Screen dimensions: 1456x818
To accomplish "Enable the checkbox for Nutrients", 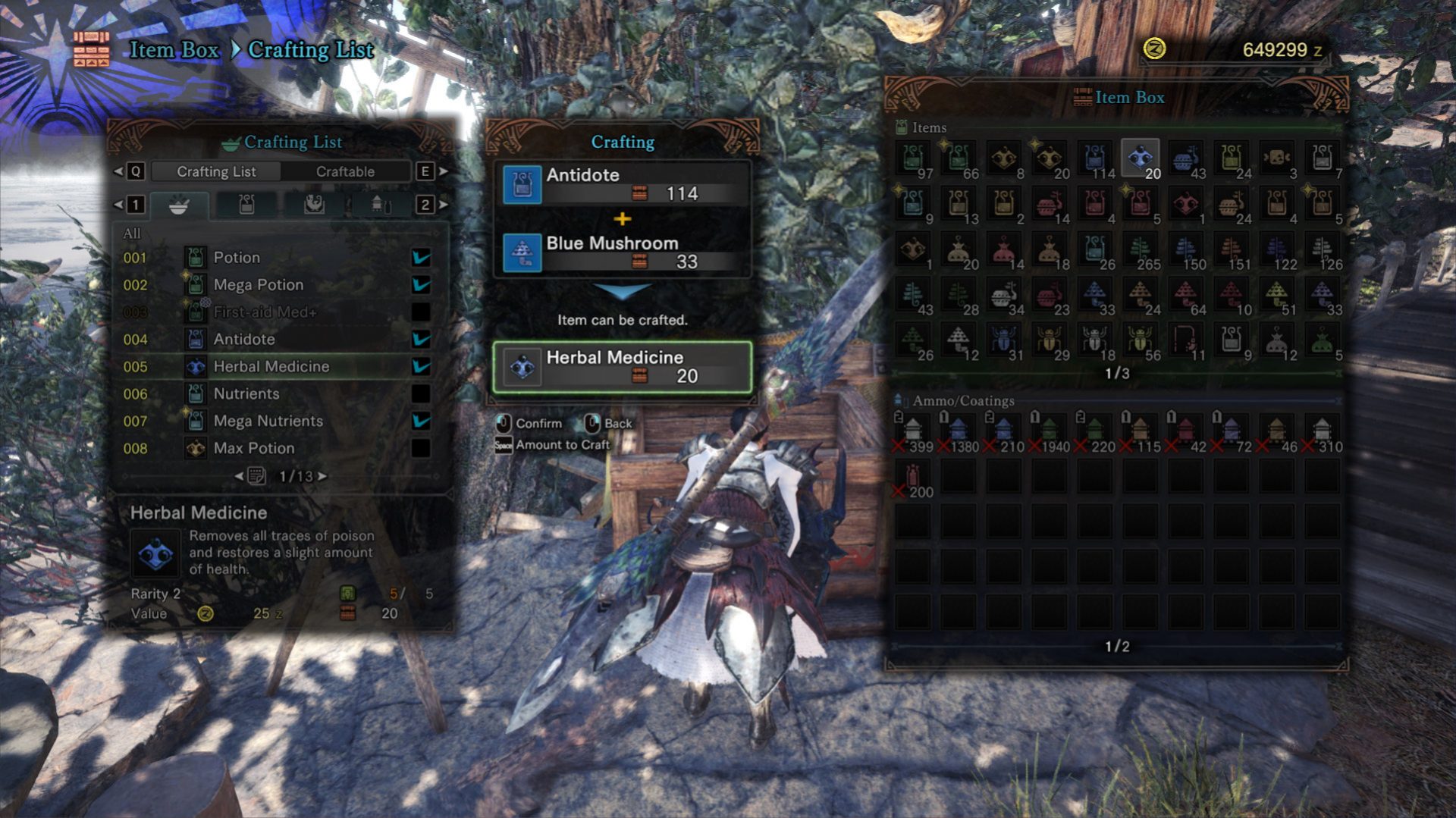I will [x=421, y=393].
